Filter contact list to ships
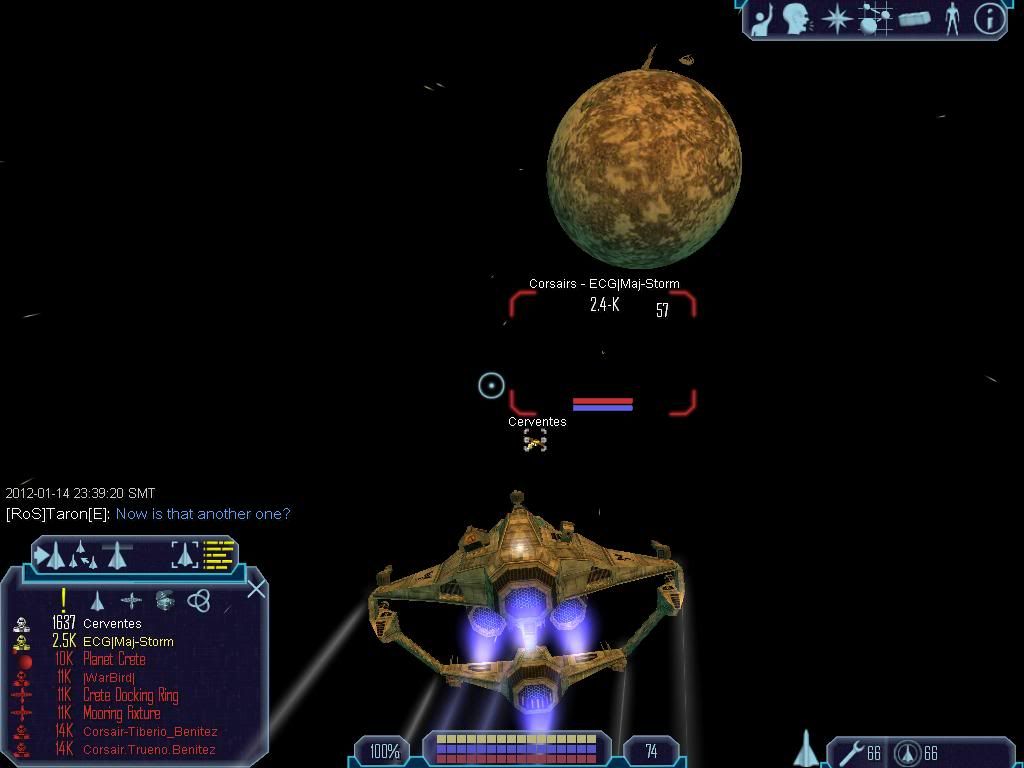Viewport: 1024px width, 768px height. (x=97, y=601)
